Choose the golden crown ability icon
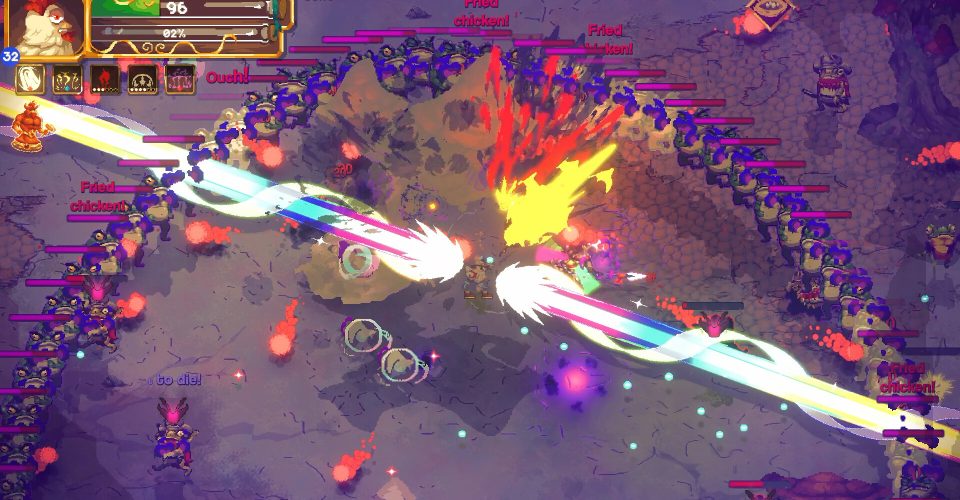 [x=143, y=80]
